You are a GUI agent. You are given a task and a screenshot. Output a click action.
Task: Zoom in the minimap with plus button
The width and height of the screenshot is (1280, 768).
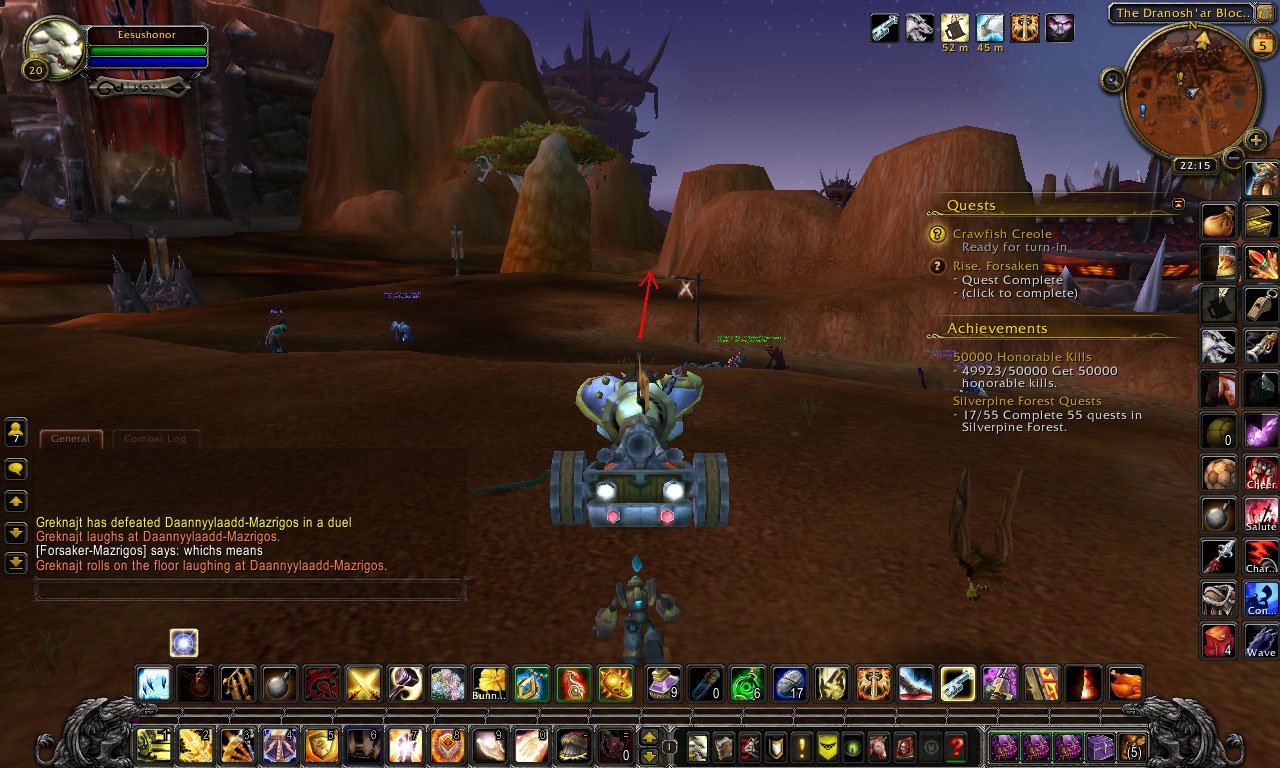point(1256,140)
